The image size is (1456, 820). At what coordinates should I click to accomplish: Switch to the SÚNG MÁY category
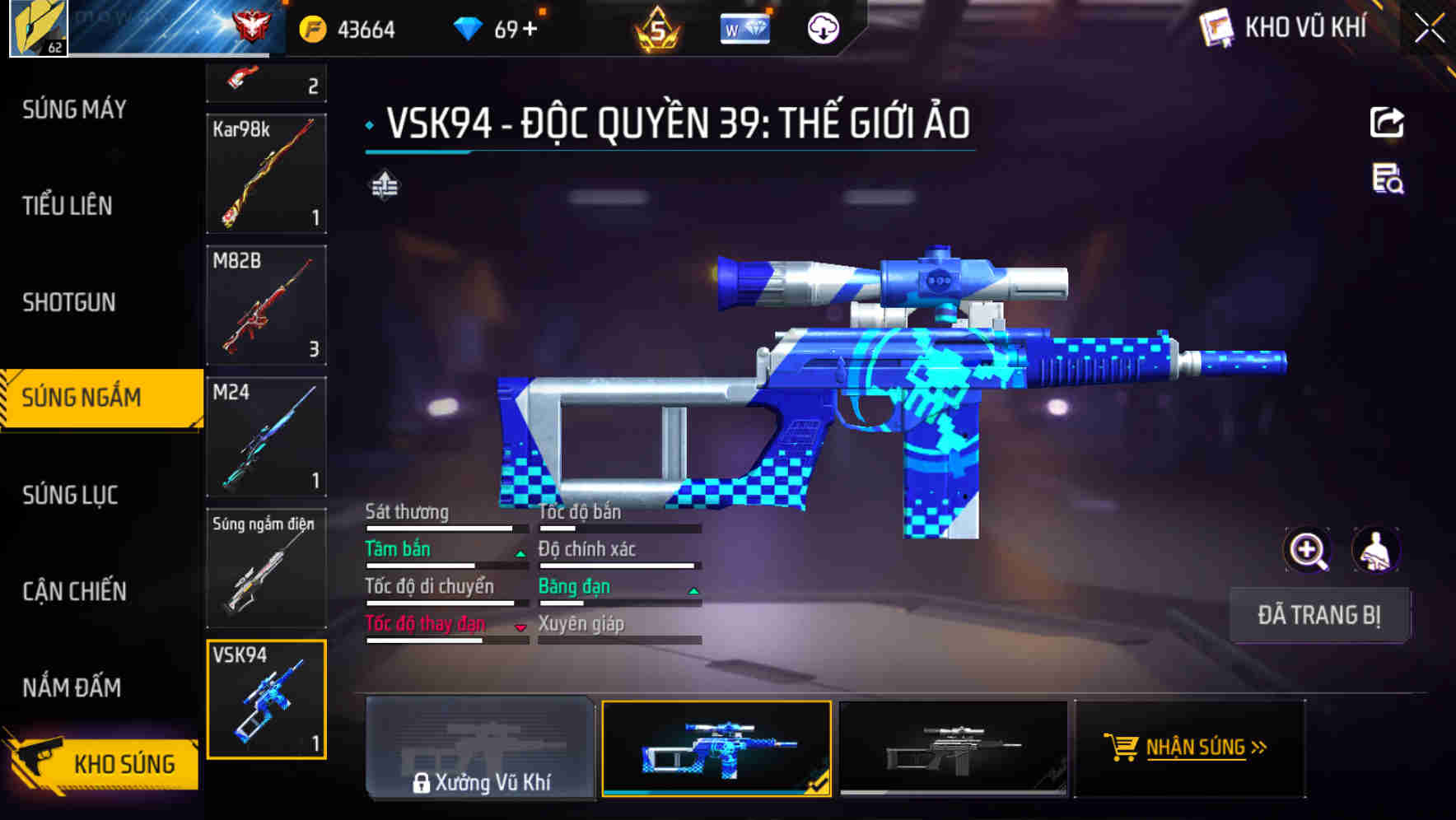click(72, 108)
